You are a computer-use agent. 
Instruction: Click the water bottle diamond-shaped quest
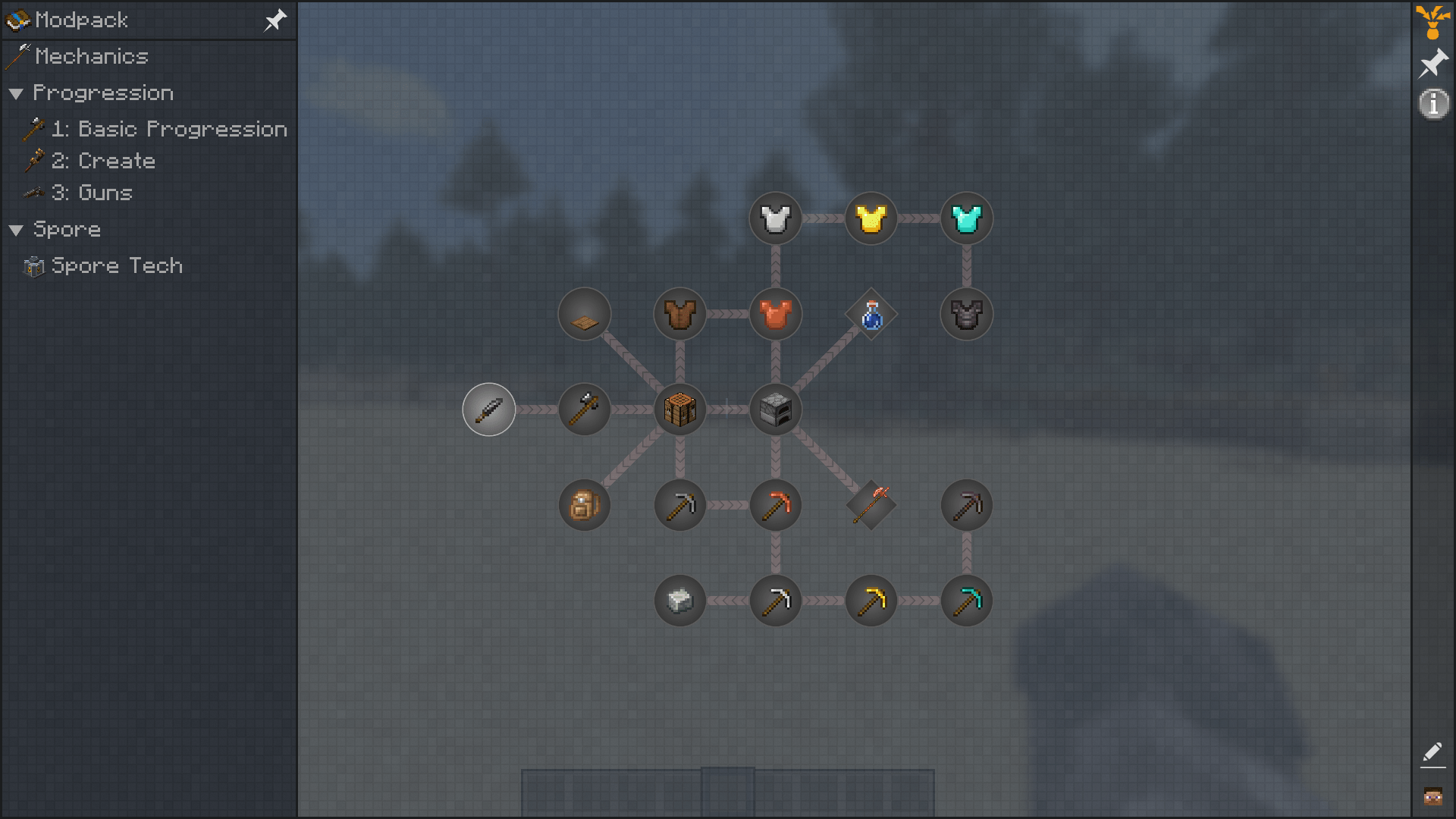pyautogui.click(x=871, y=314)
